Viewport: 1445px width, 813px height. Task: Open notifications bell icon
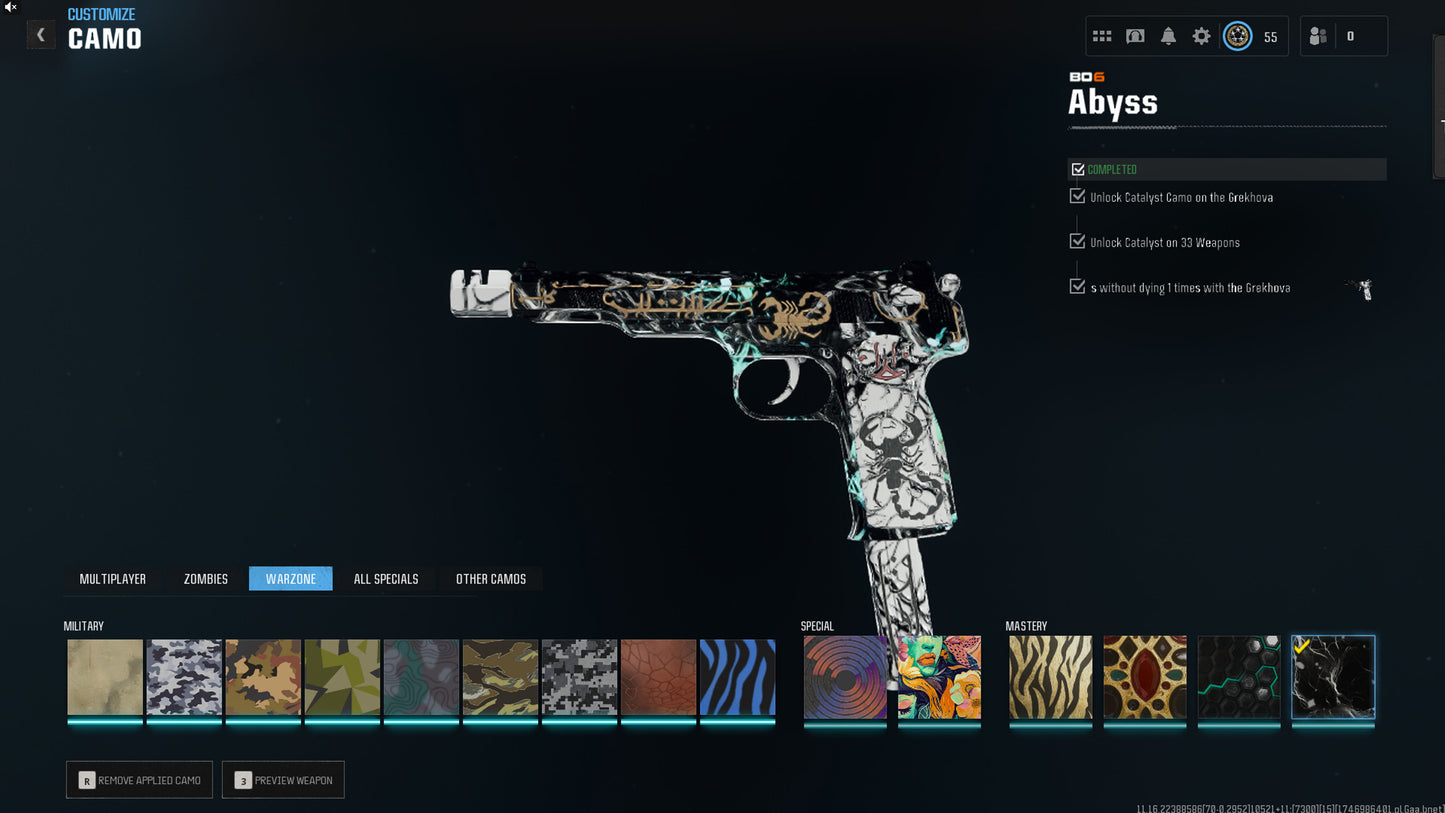(x=1168, y=36)
